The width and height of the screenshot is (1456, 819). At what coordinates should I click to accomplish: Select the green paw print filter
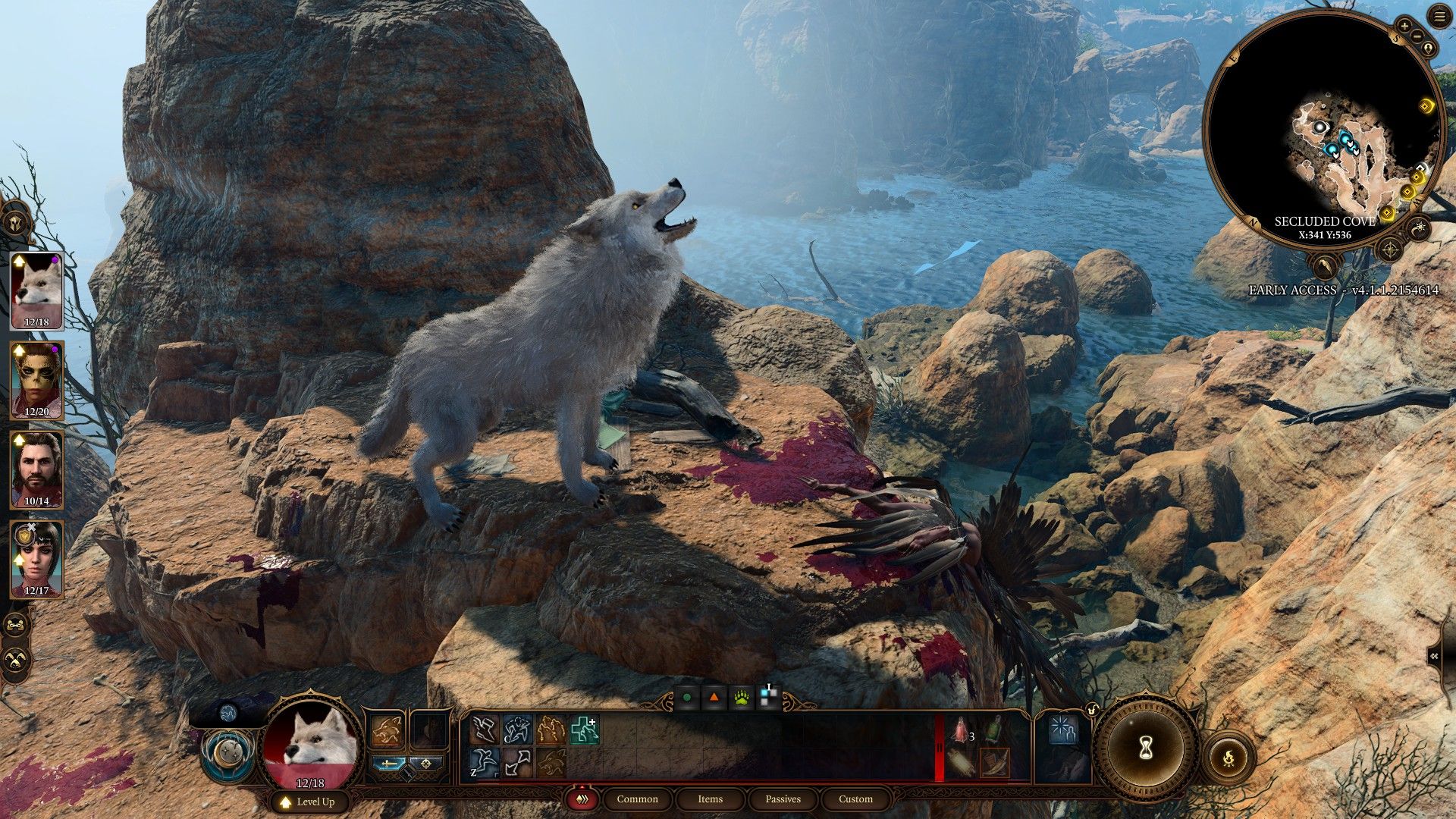point(741,698)
